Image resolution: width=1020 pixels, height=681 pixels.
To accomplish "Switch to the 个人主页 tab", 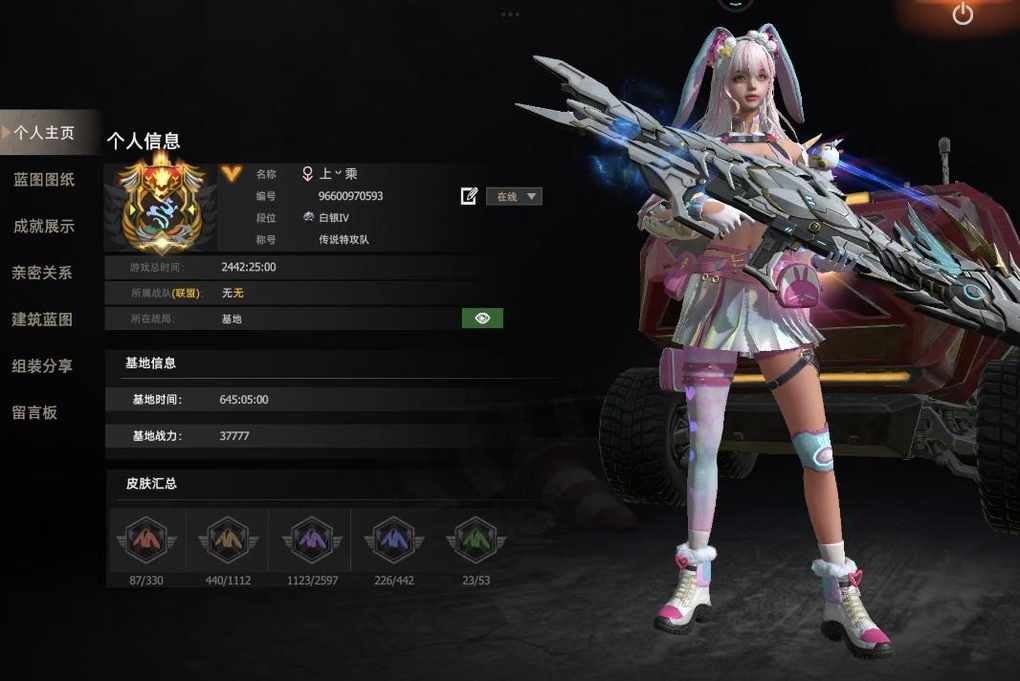I will [x=44, y=133].
